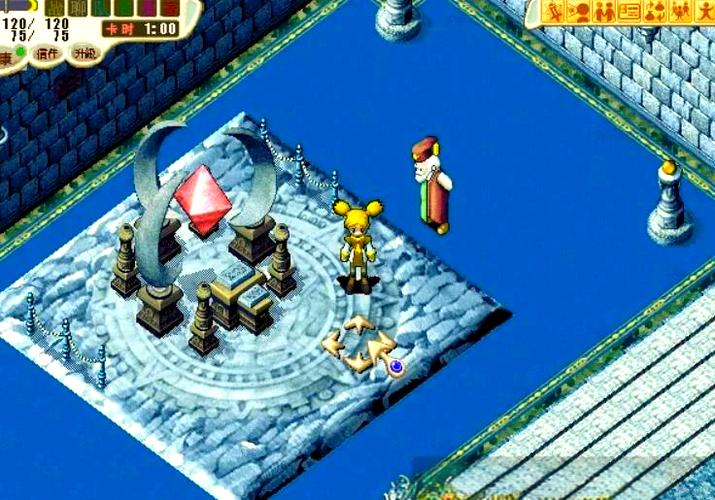The width and height of the screenshot is (715, 500).
Task: Click the two people handshake icon
Action: tap(604, 12)
